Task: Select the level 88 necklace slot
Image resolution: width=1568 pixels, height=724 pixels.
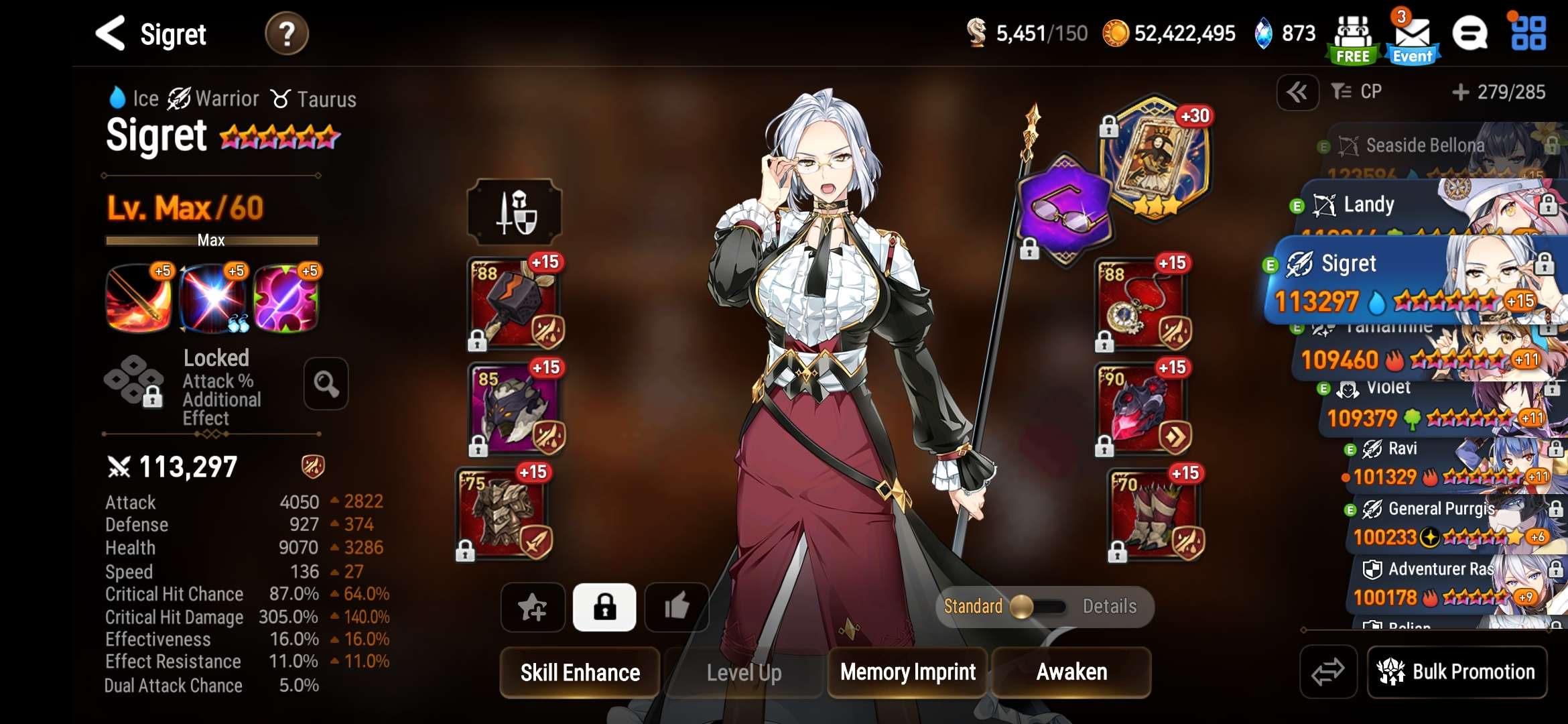Action: [1141, 305]
